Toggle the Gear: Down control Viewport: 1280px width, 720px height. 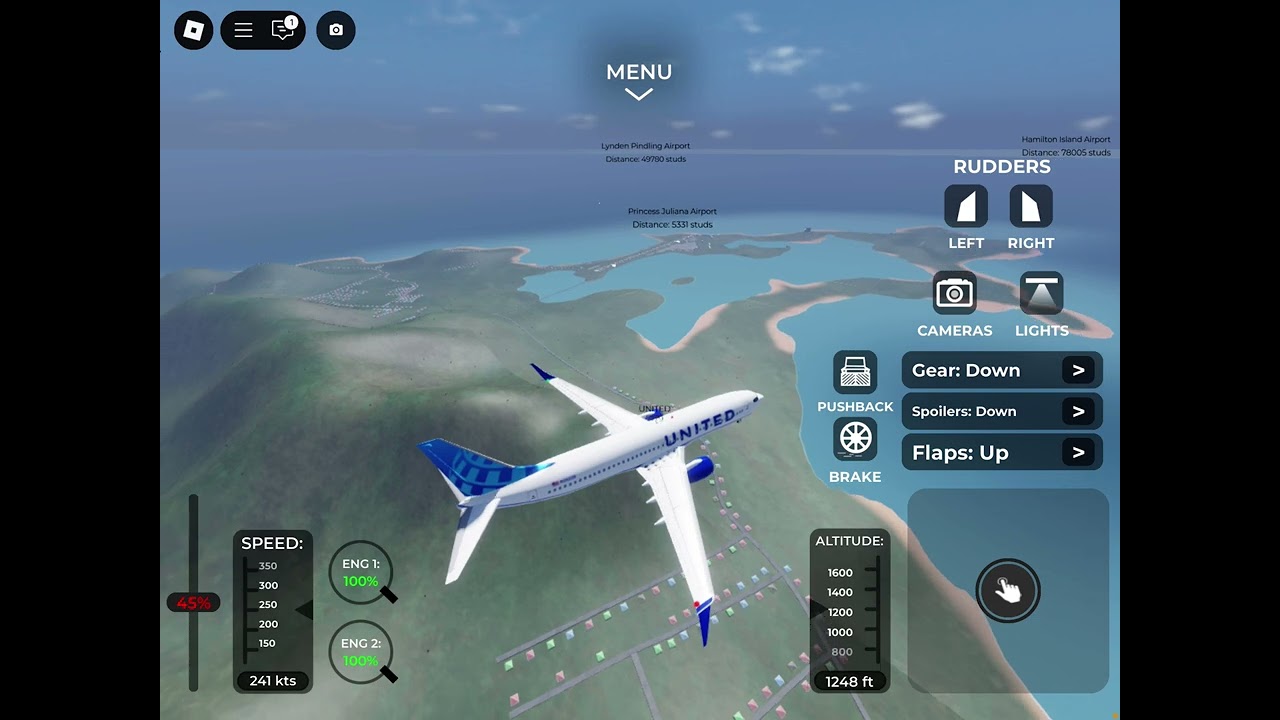click(1002, 370)
